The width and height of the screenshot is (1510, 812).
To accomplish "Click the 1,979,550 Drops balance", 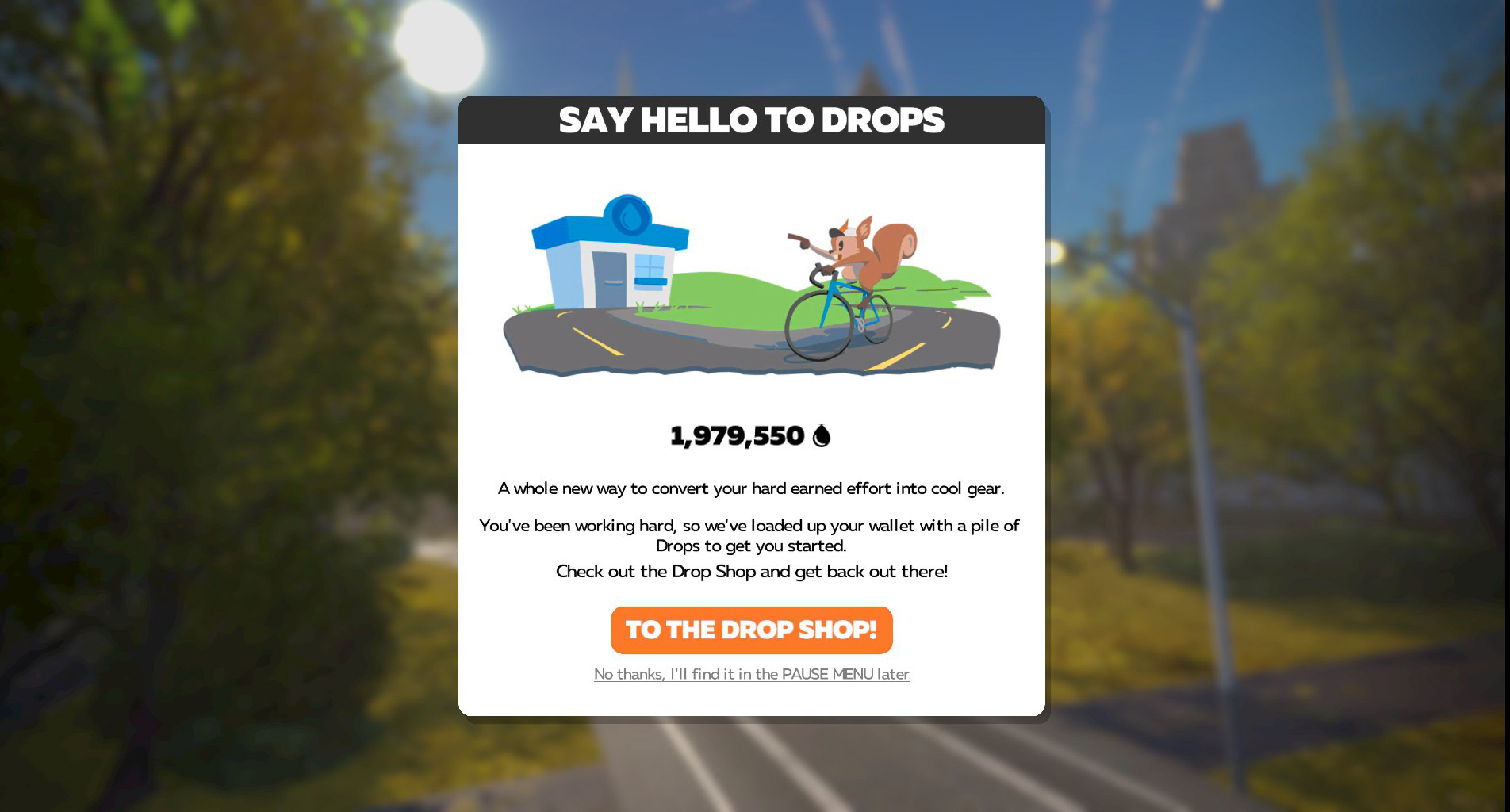I will click(x=739, y=435).
